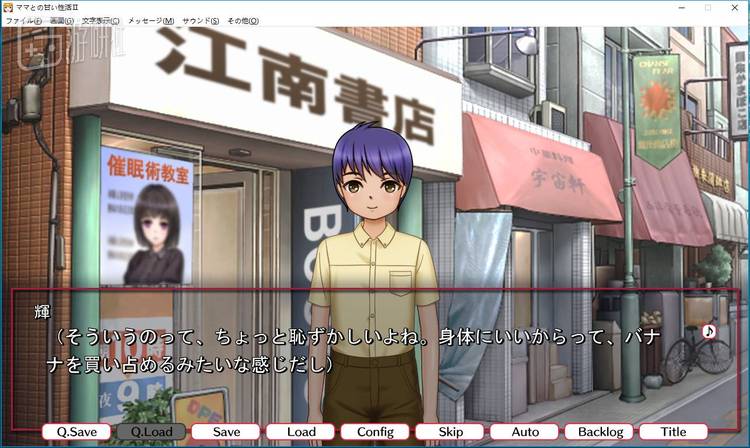The height and width of the screenshot is (448, 750).
Task: Click the music note icon in the dialogue box
Action: pyautogui.click(x=708, y=331)
